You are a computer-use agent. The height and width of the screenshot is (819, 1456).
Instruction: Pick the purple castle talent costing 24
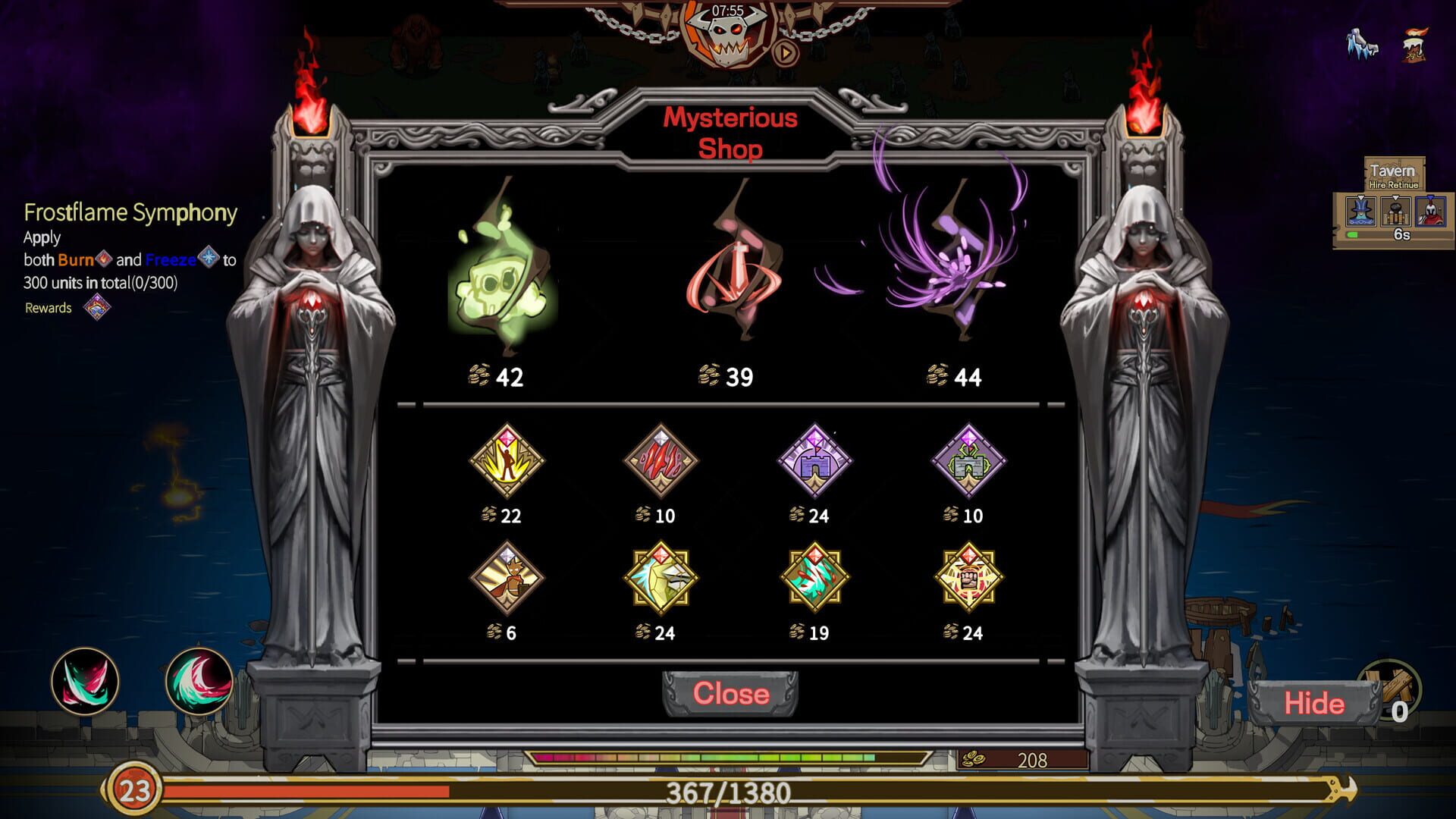(816, 463)
